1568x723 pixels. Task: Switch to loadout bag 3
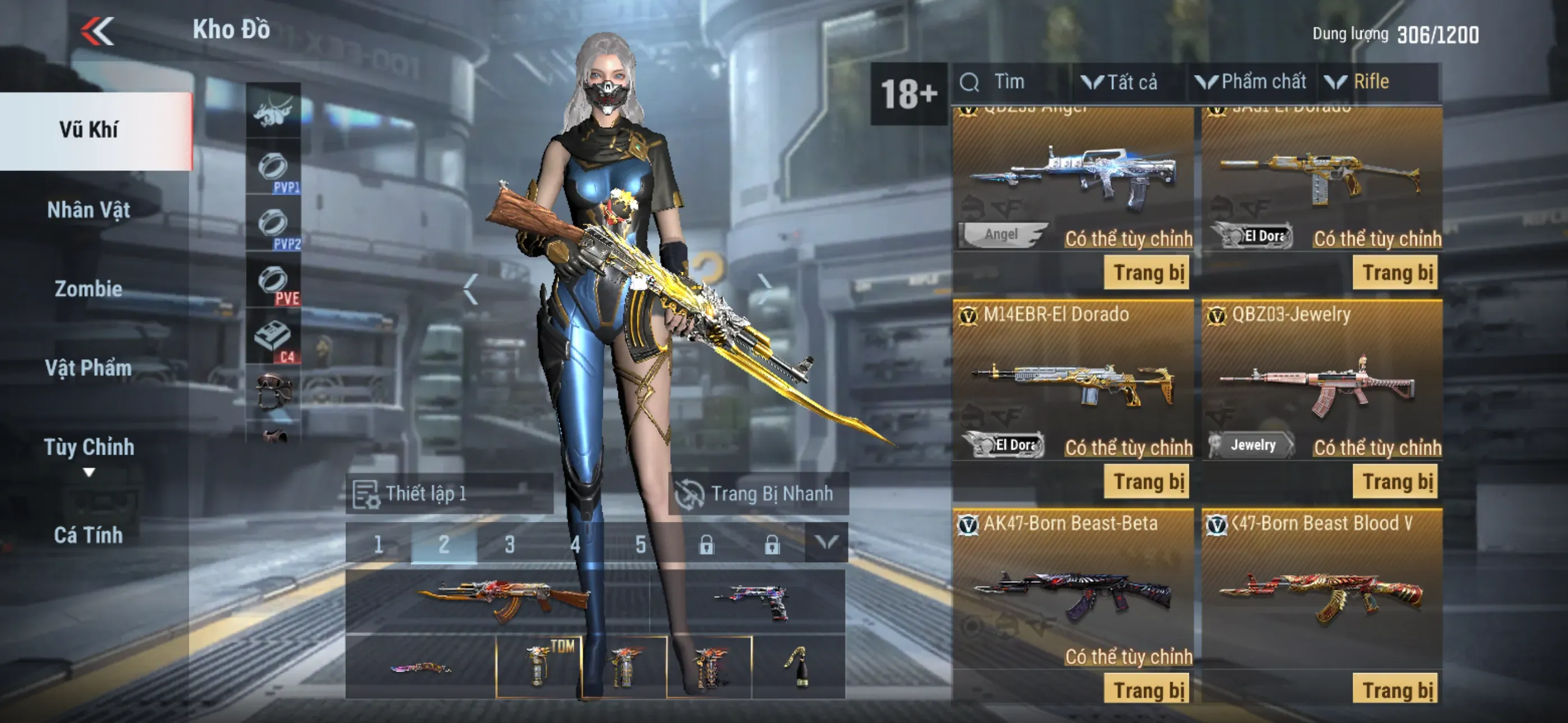pyautogui.click(x=509, y=544)
